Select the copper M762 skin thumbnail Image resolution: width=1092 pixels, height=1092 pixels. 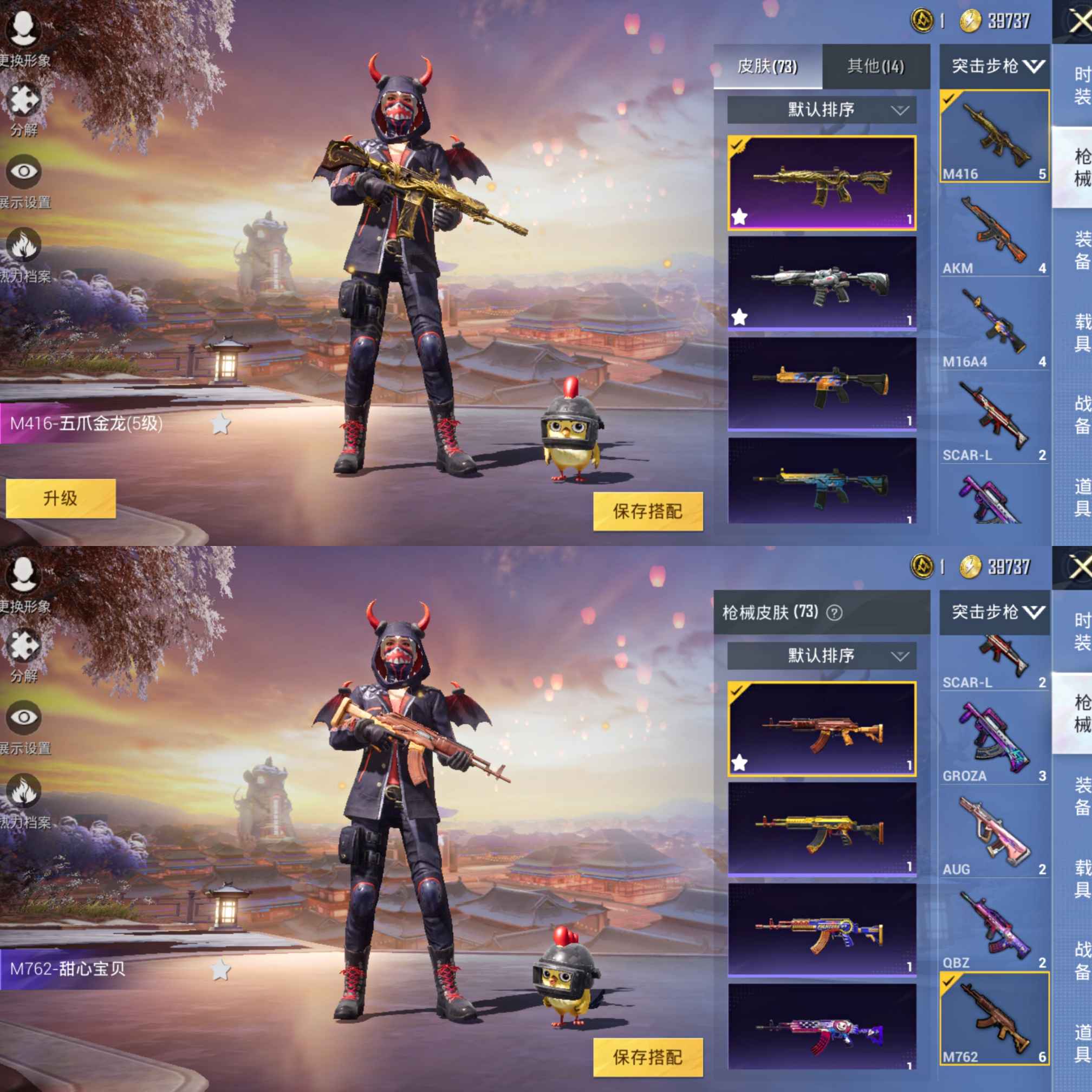pyautogui.click(x=821, y=728)
